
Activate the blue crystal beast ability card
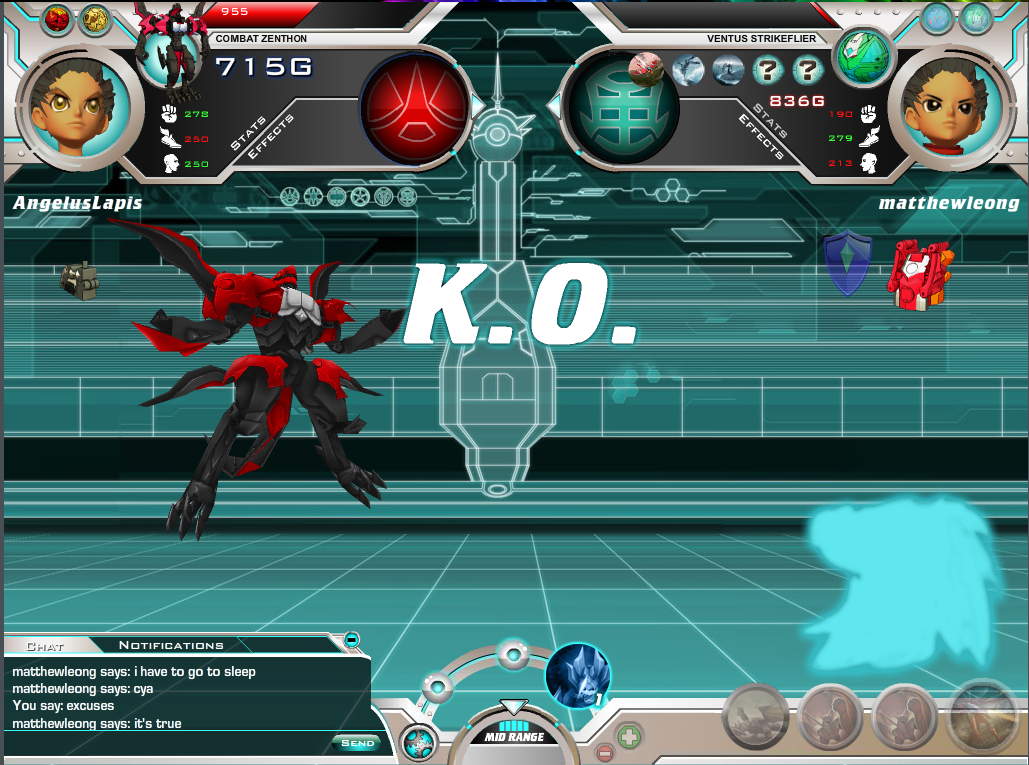(577, 675)
